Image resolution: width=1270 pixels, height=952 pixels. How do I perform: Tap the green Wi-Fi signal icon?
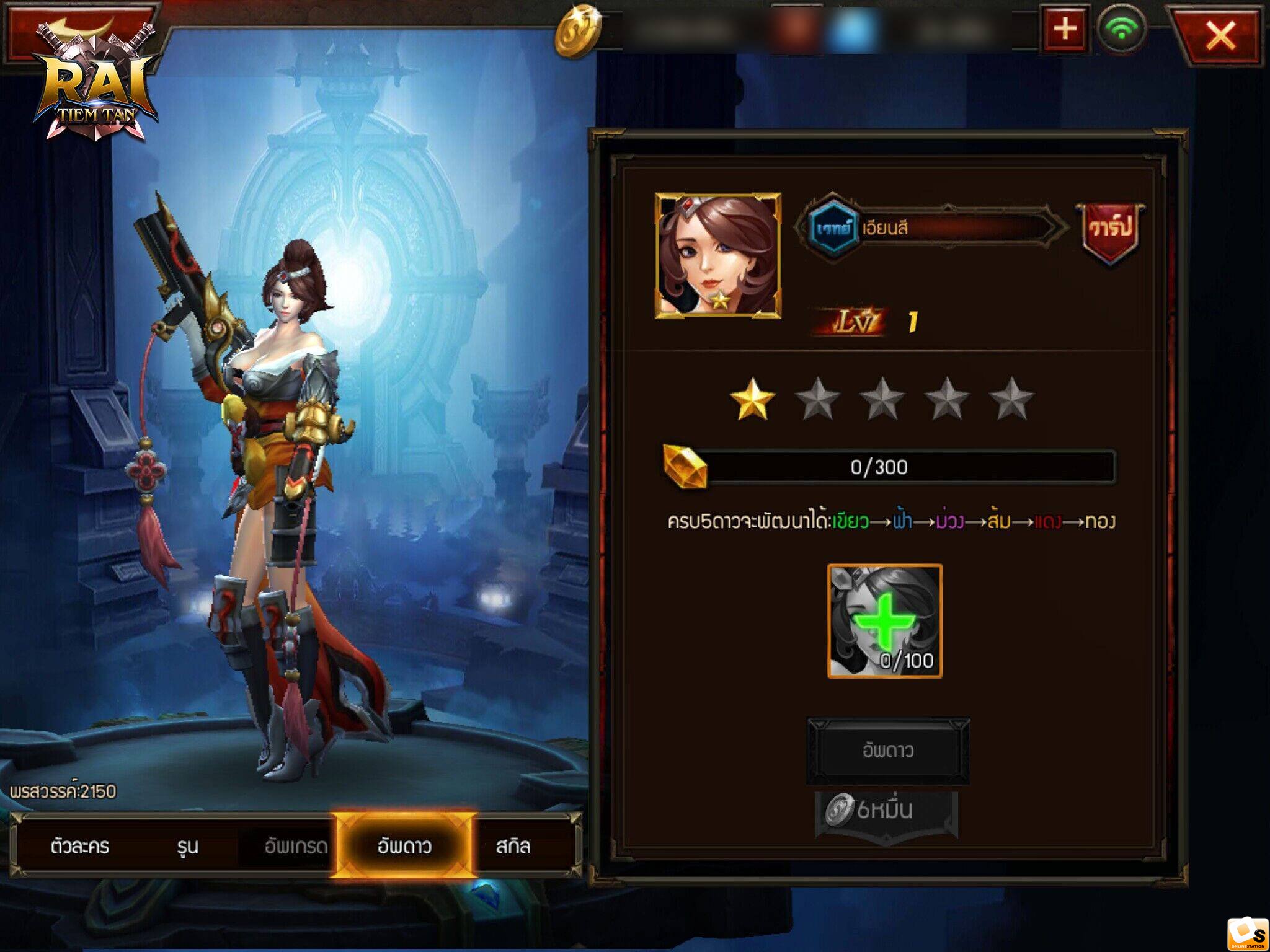click(x=1121, y=30)
